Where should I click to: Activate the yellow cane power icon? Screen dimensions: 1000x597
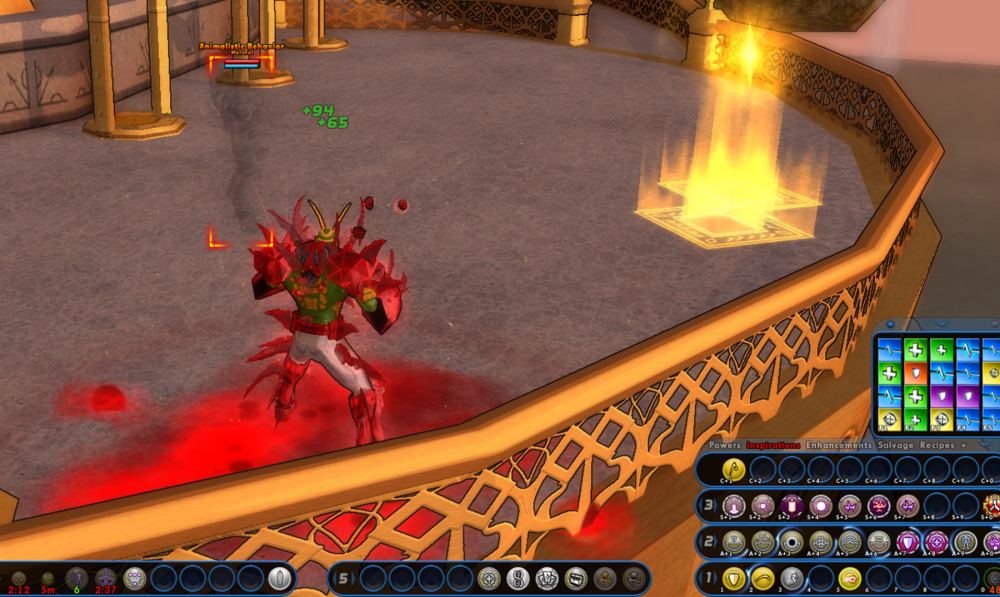click(x=733, y=468)
